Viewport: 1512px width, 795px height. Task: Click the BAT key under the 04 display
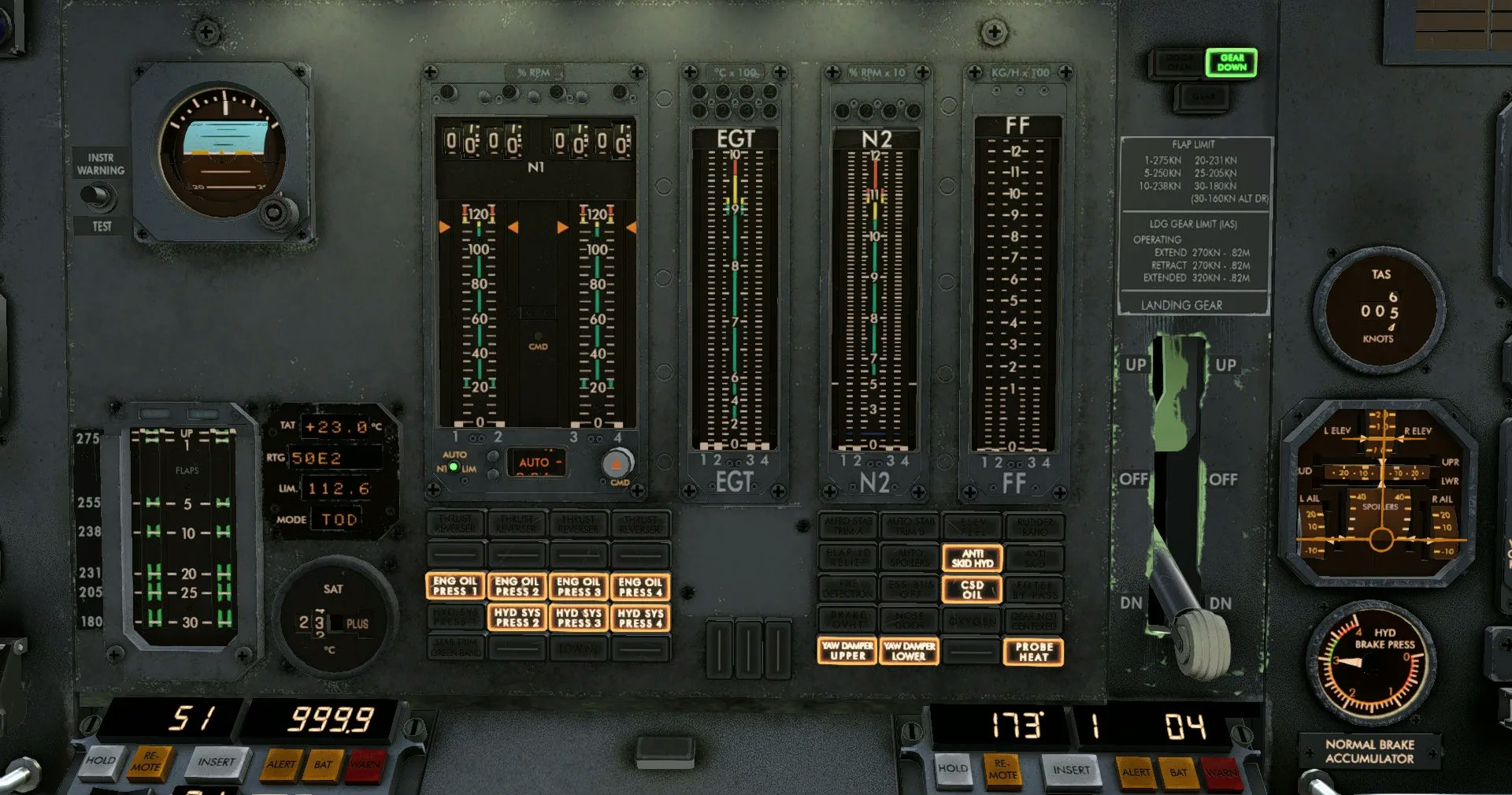tap(1178, 773)
